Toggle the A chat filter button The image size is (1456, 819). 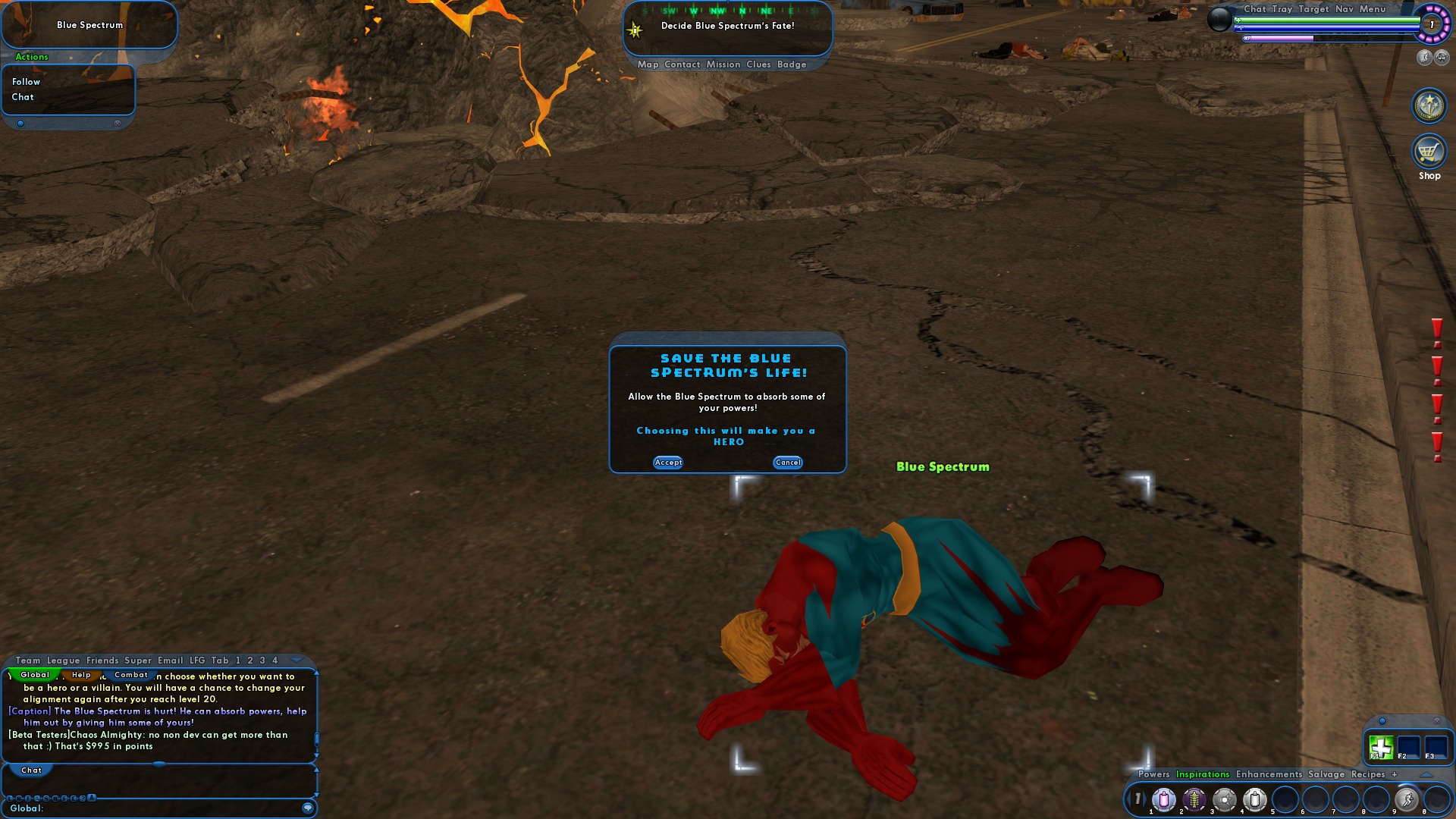coord(90,798)
